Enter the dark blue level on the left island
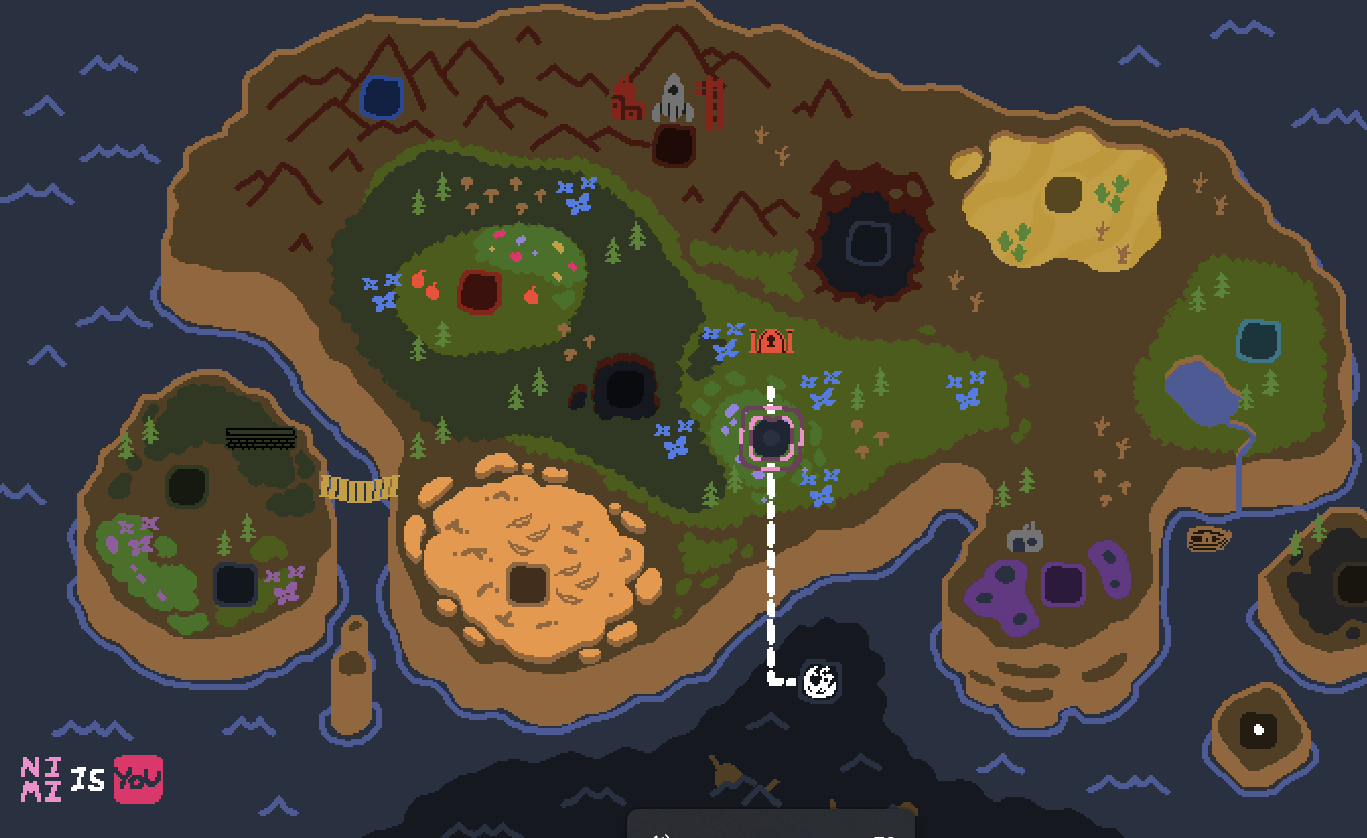 pos(237,583)
